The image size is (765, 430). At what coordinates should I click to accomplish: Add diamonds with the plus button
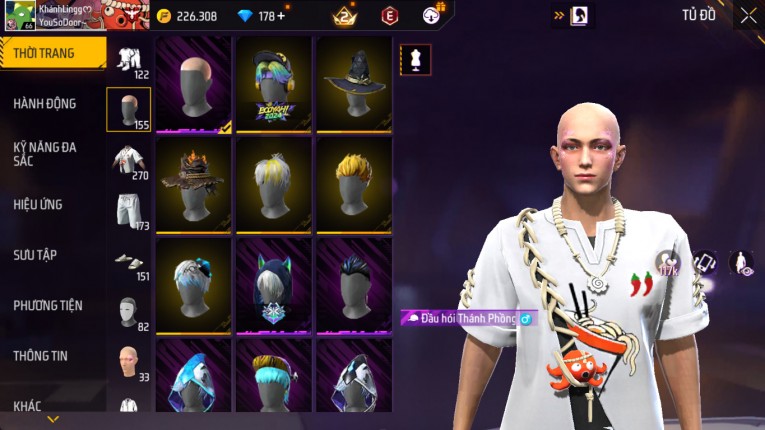click(280, 16)
